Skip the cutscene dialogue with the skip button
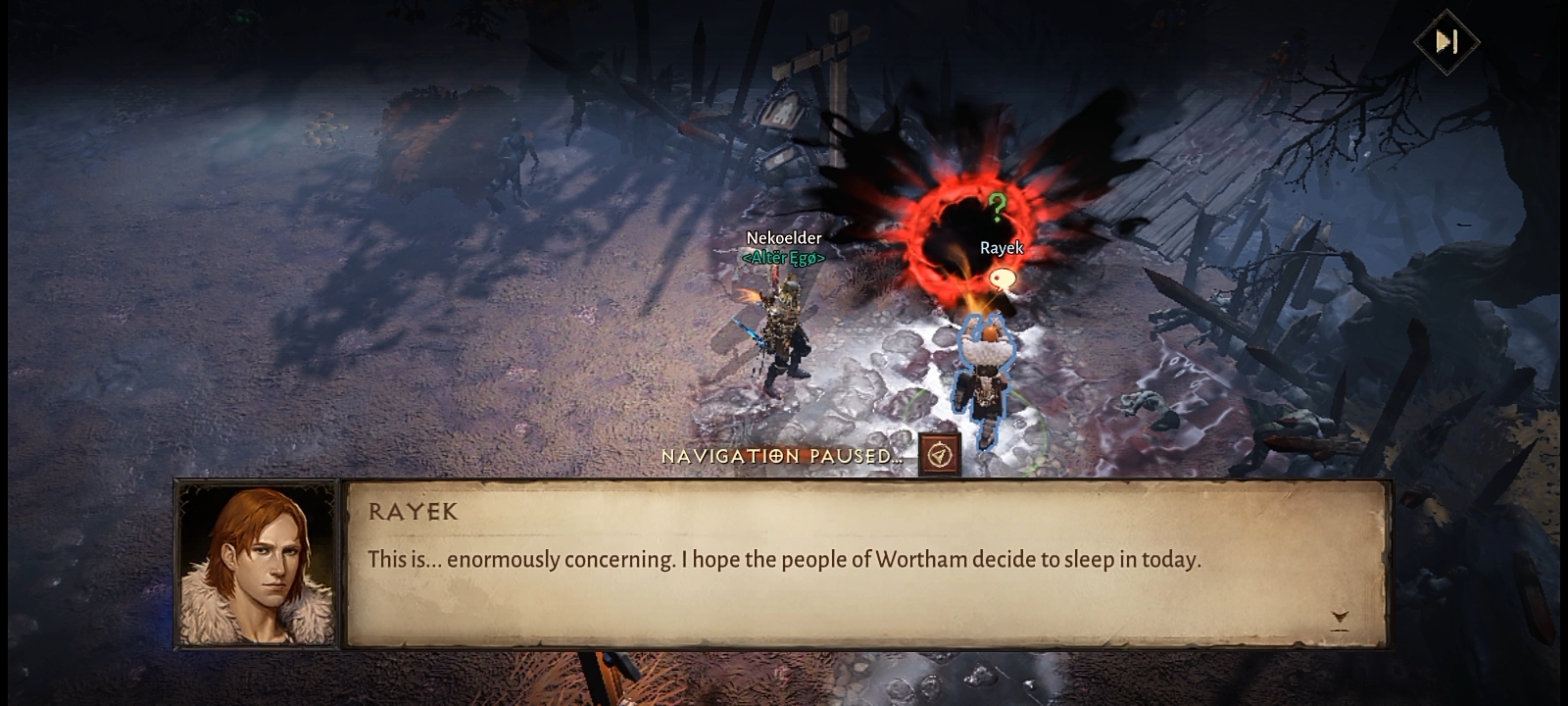Screen dimensions: 1568x706 pos(1446,41)
